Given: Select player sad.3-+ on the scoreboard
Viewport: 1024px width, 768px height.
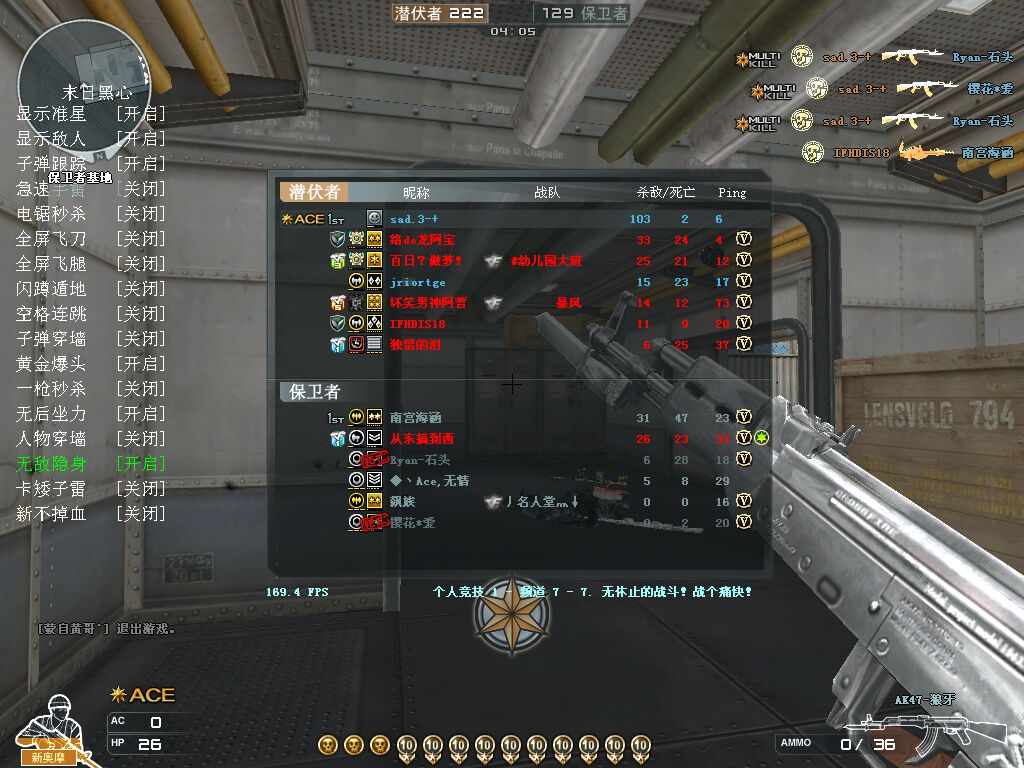Looking at the screenshot, I should 414,219.
